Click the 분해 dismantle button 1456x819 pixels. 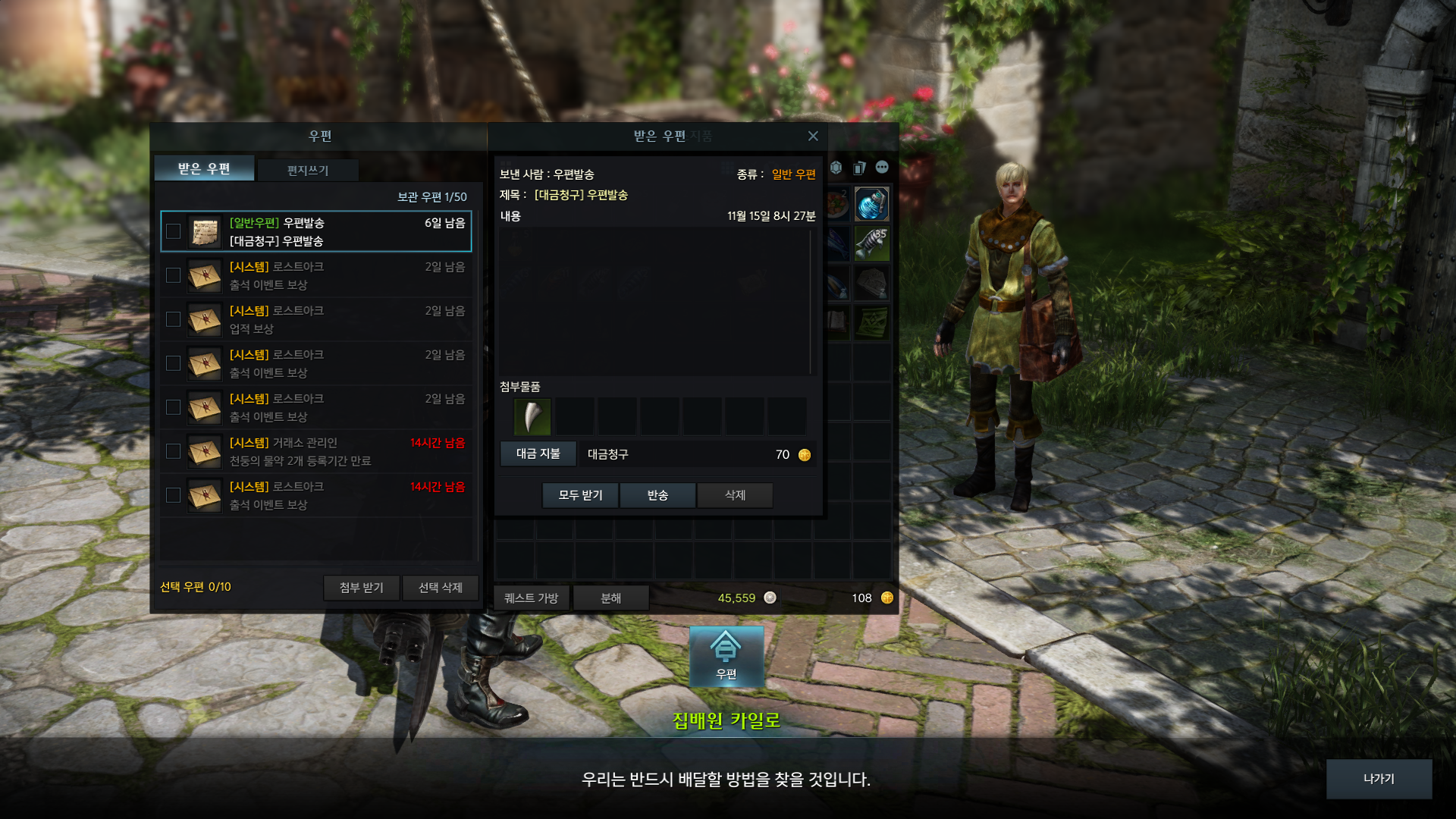tap(610, 598)
